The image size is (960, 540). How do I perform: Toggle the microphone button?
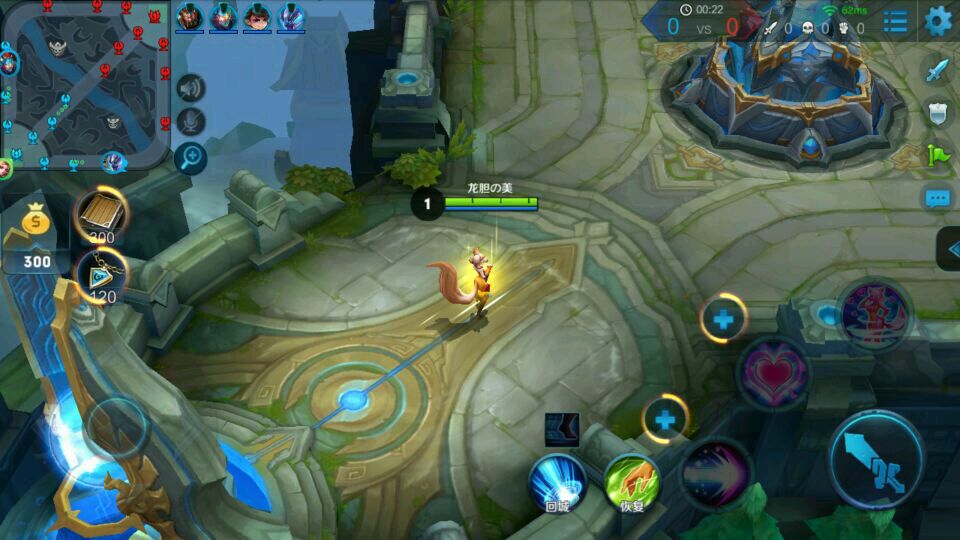(x=190, y=121)
